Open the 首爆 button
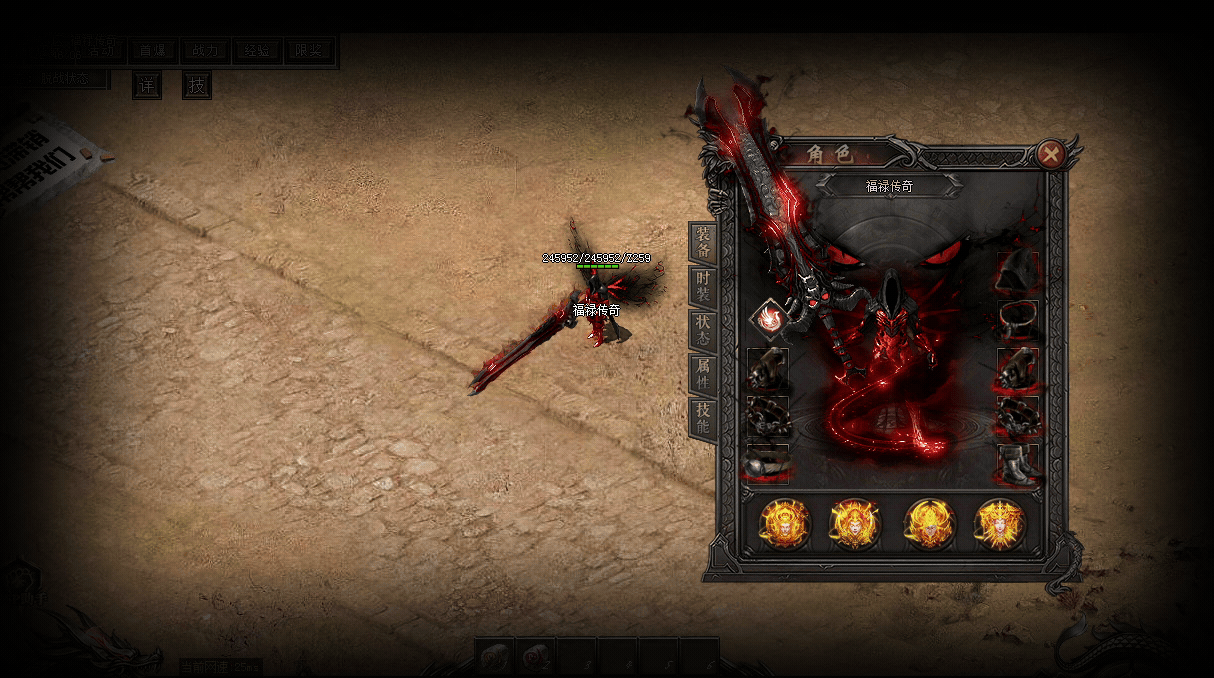The height and width of the screenshot is (678, 1214). (153, 51)
